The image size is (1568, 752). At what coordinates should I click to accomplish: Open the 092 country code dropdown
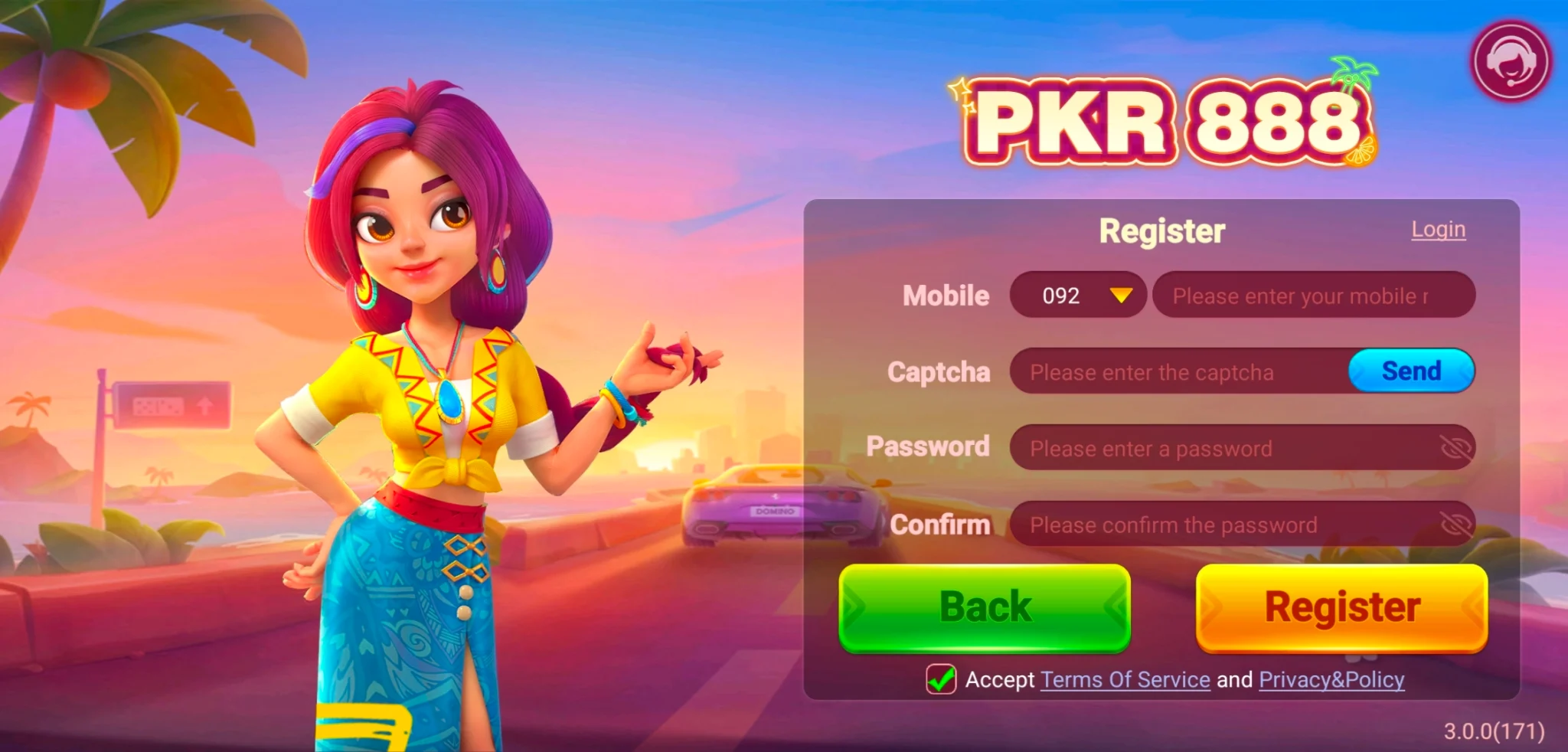1078,296
